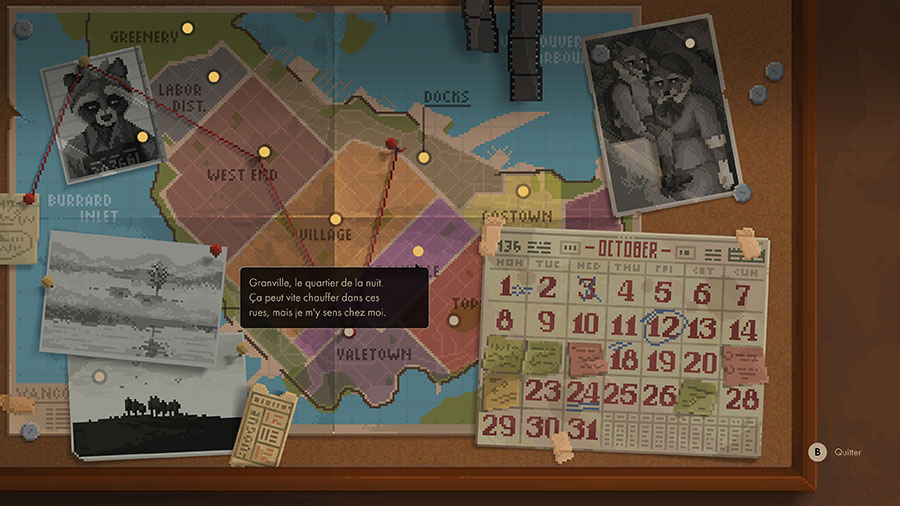Screen dimensions: 900x506
Task: Select the West End yellow marker
Action: pos(265,152)
